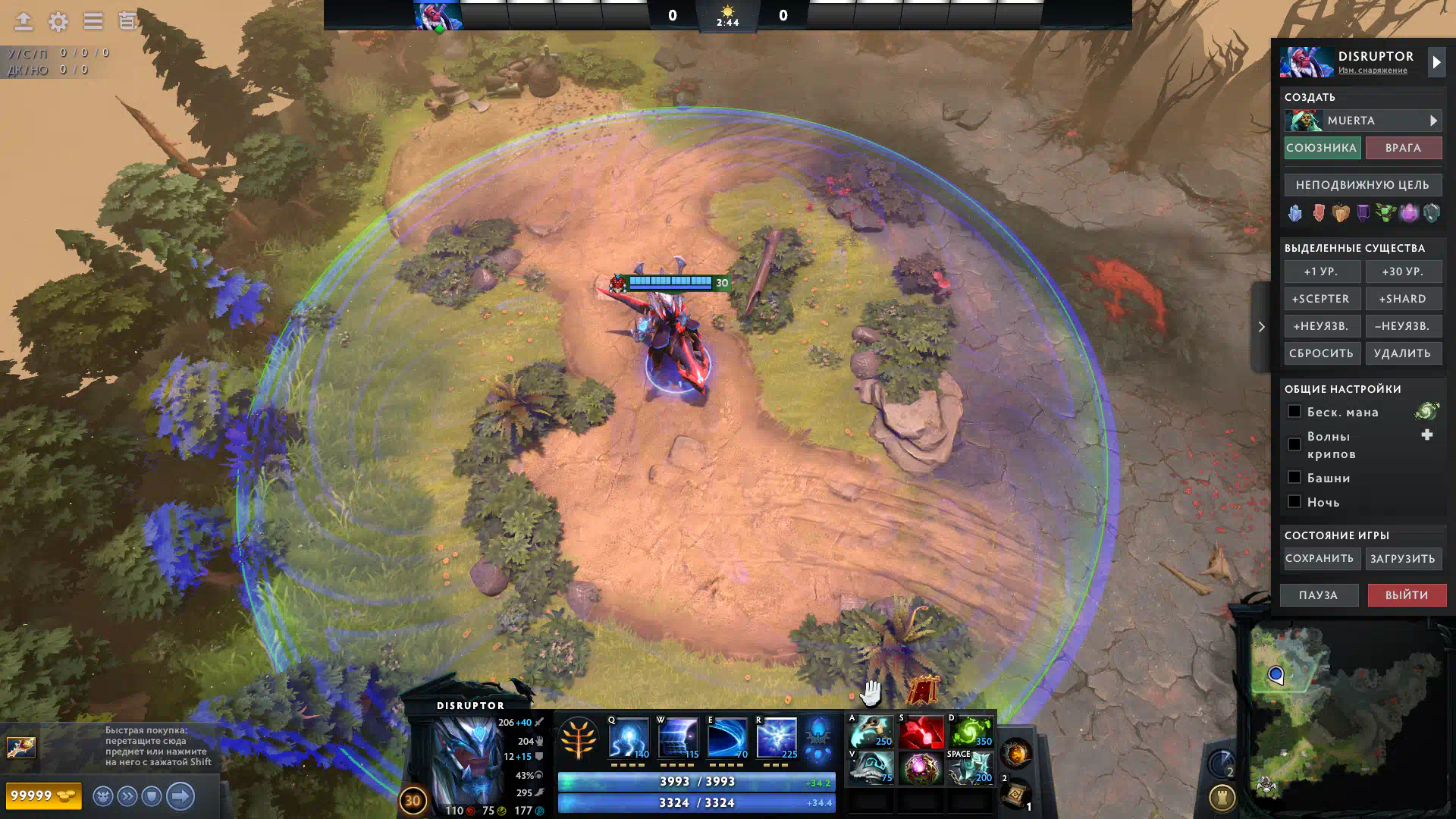Click the СБРОСИТЬ reset button
Viewport: 1456px width, 819px height.
(x=1321, y=353)
